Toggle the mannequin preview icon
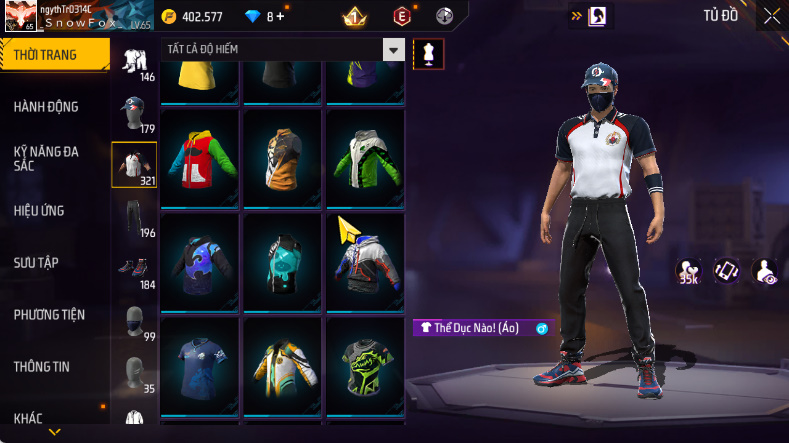 (x=429, y=54)
